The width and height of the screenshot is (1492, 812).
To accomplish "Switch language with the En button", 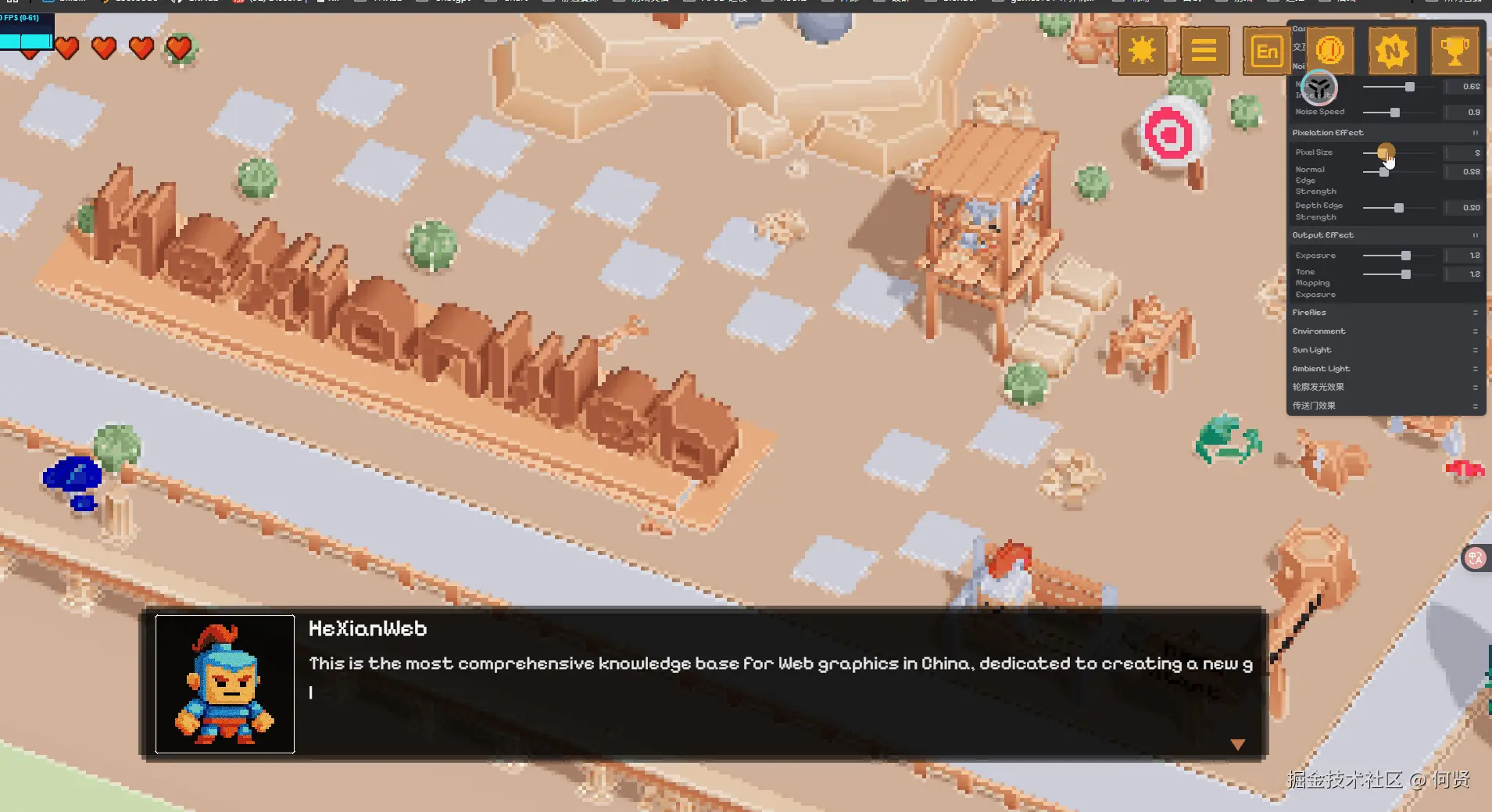I will (1266, 52).
